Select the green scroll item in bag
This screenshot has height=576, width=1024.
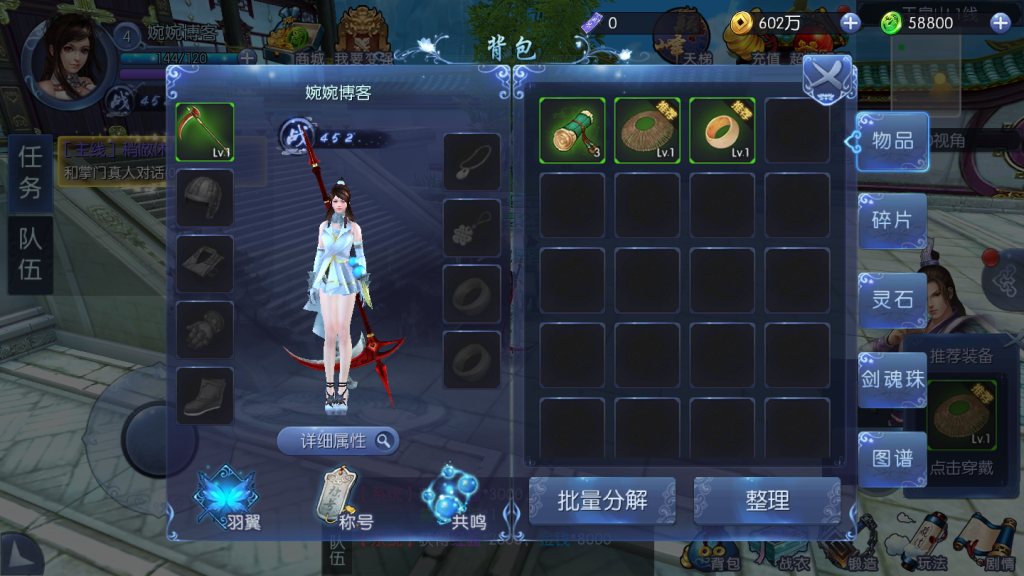pyautogui.click(x=572, y=130)
